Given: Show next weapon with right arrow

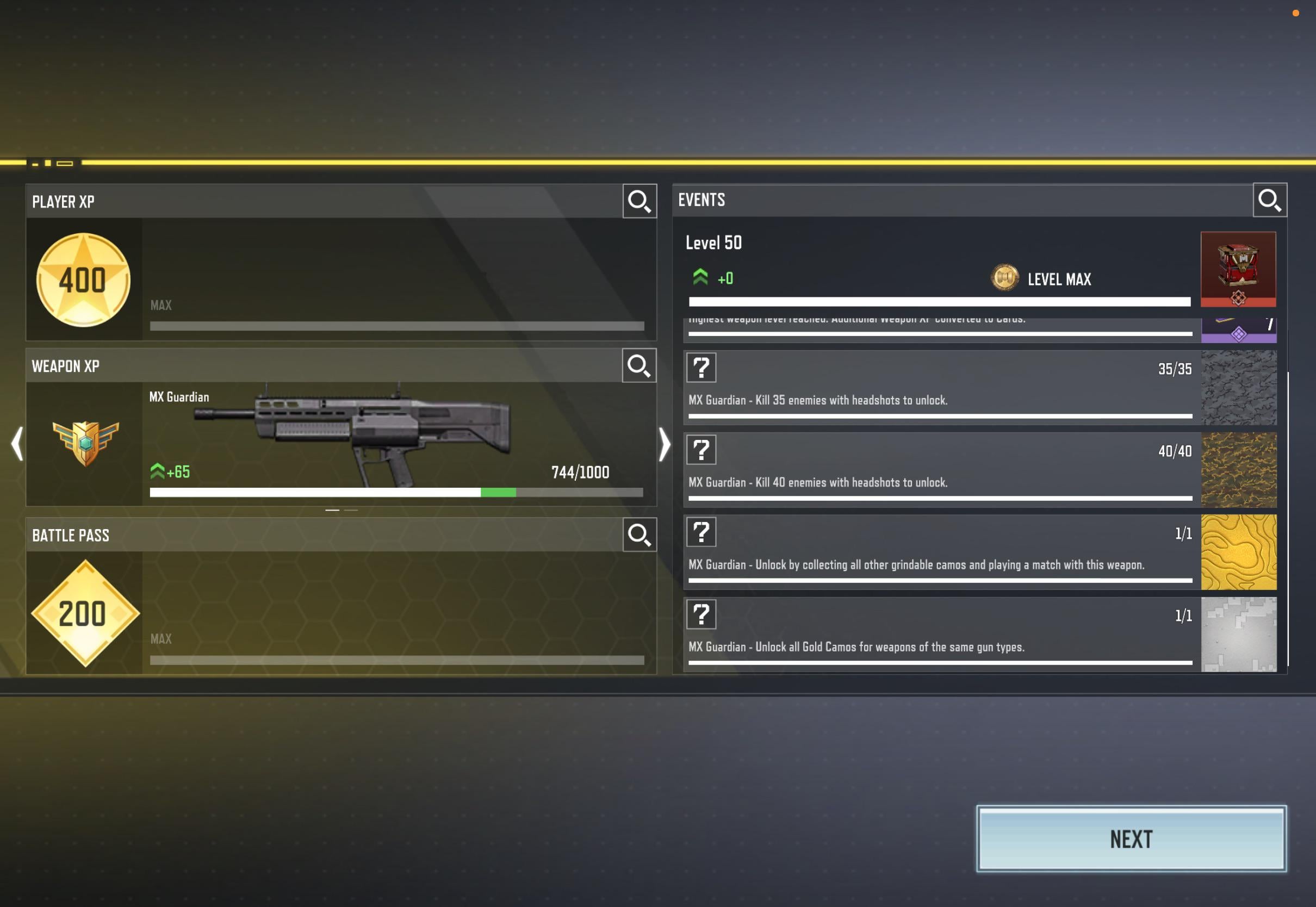Looking at the screenshot, I should 663,443.
